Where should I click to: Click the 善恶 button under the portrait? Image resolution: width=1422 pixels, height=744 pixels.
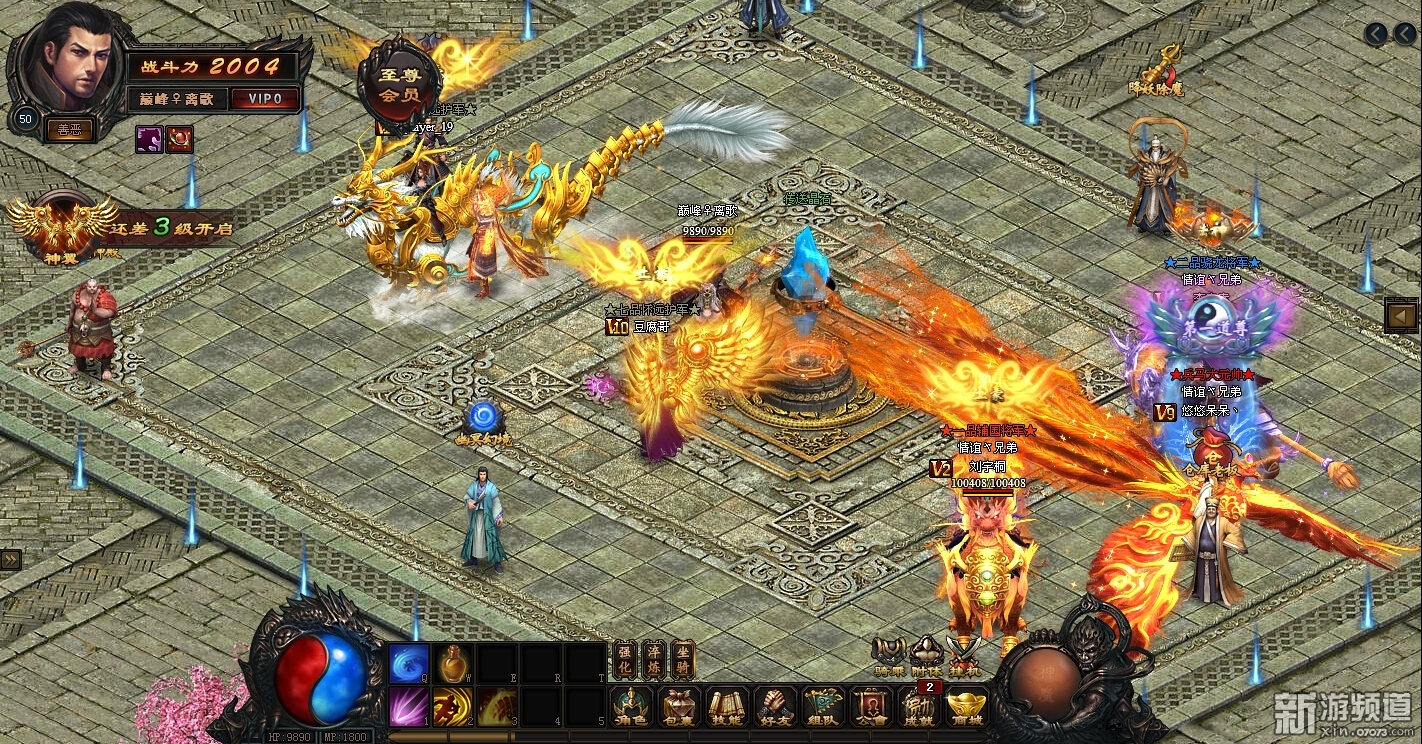[69, 129]
